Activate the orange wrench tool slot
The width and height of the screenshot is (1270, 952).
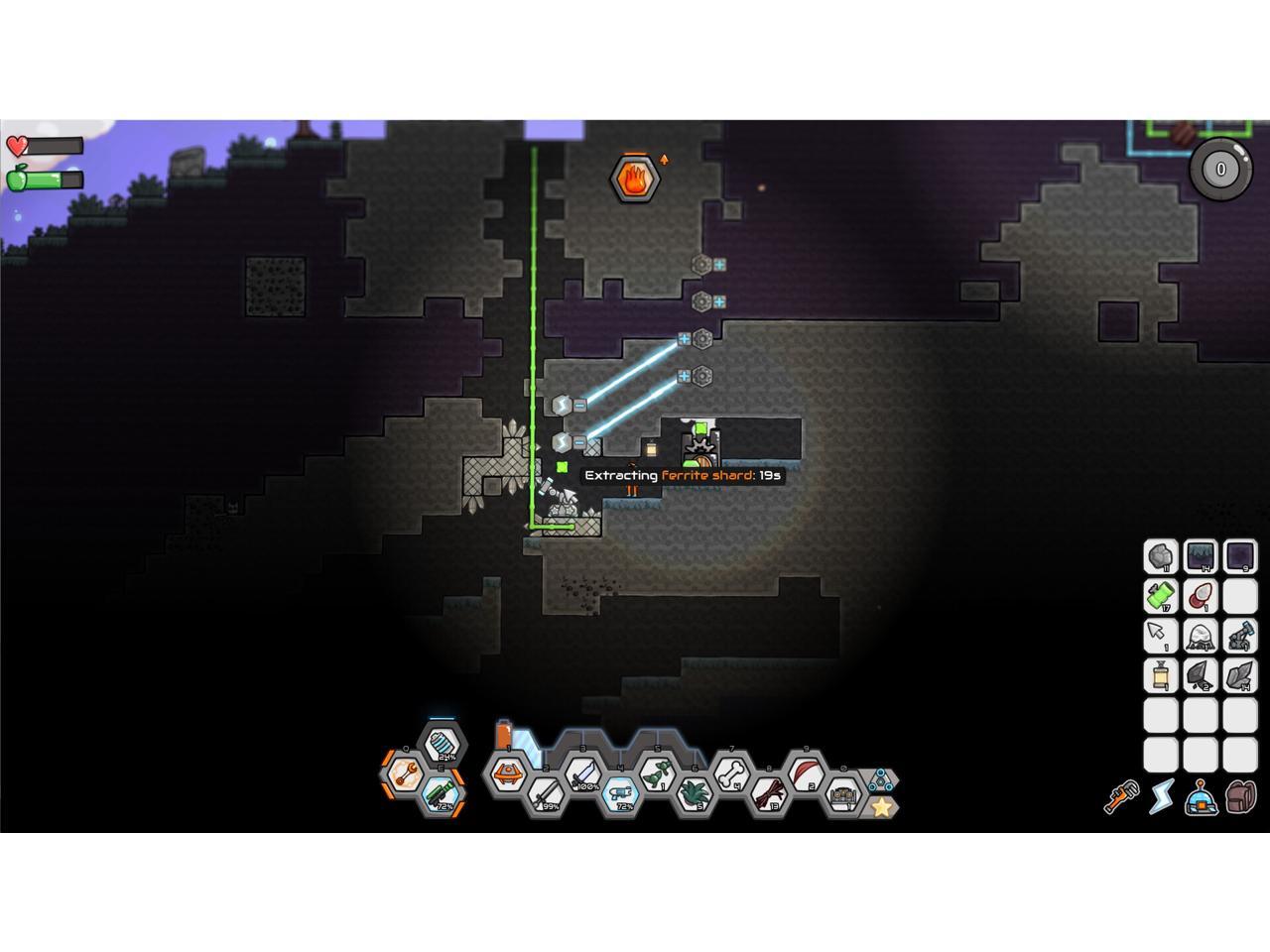coord(405,772)
